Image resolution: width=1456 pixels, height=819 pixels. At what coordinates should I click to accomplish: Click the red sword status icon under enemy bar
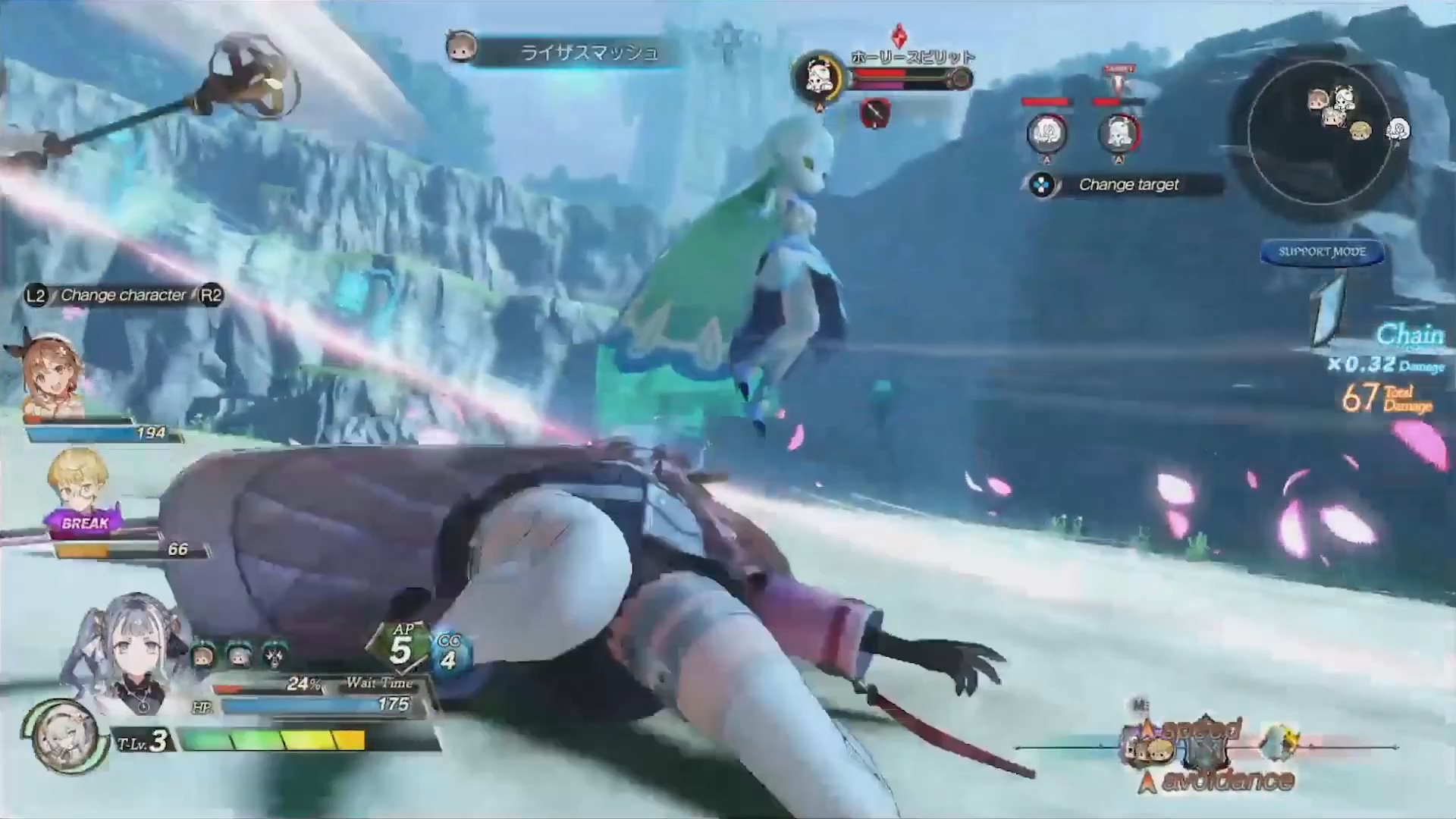pos(875,114)
